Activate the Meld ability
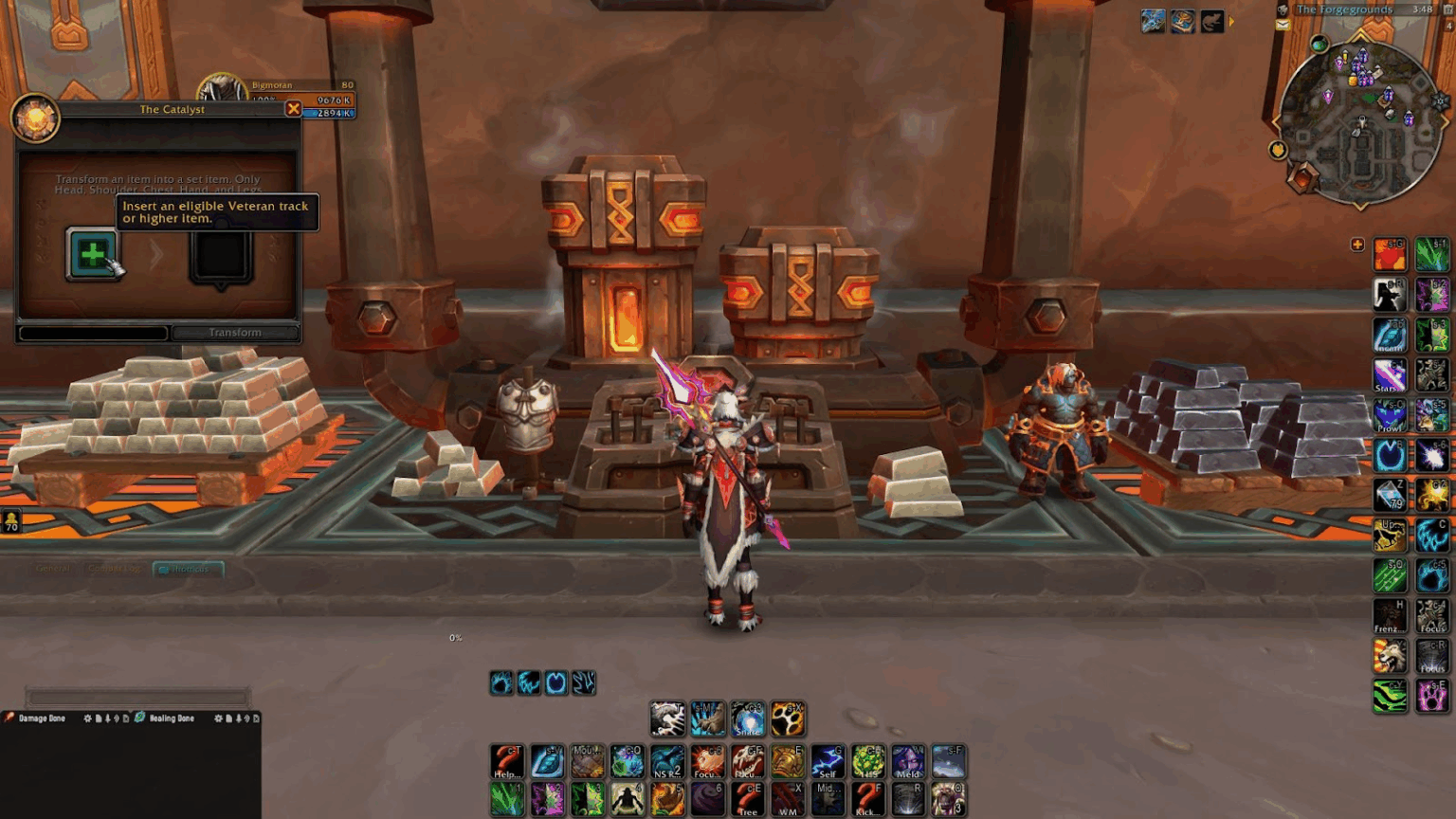The width and height of the screenshot is (1456, 819). click(x=907, y=761)
